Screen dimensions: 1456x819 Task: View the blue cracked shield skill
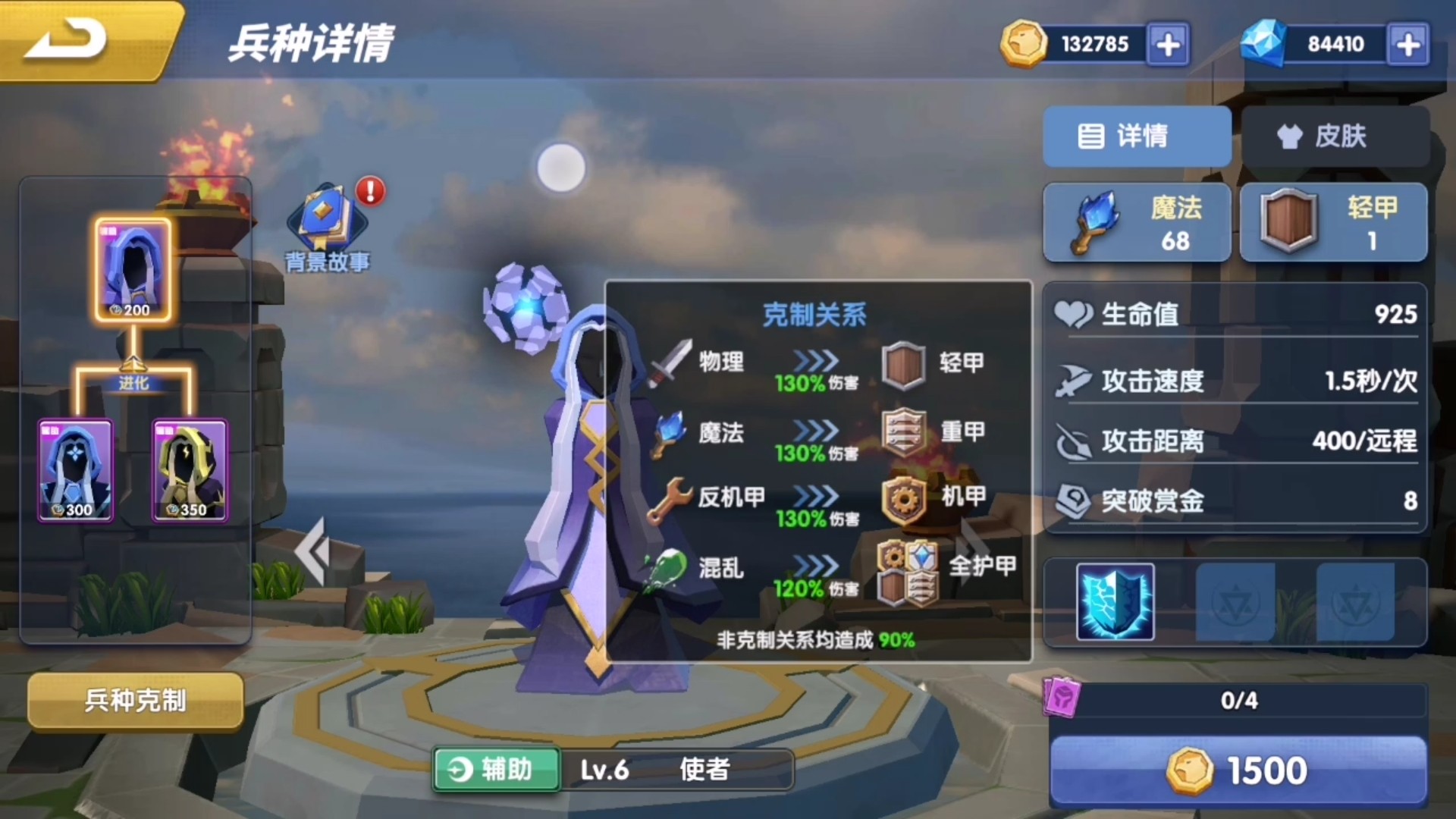[x=1115, y=602]
